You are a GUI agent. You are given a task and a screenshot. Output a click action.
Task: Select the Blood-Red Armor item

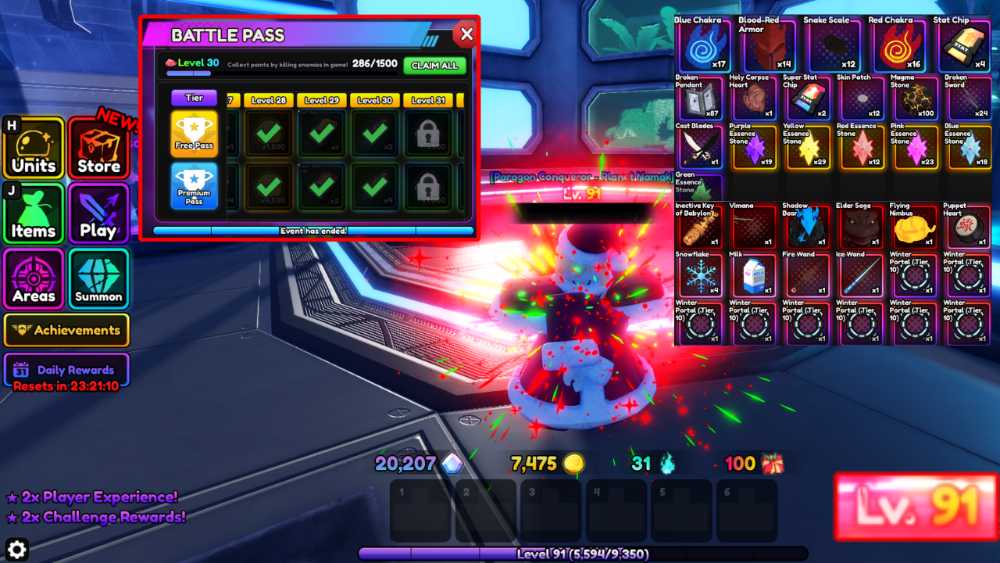click(x=755, y=47)
